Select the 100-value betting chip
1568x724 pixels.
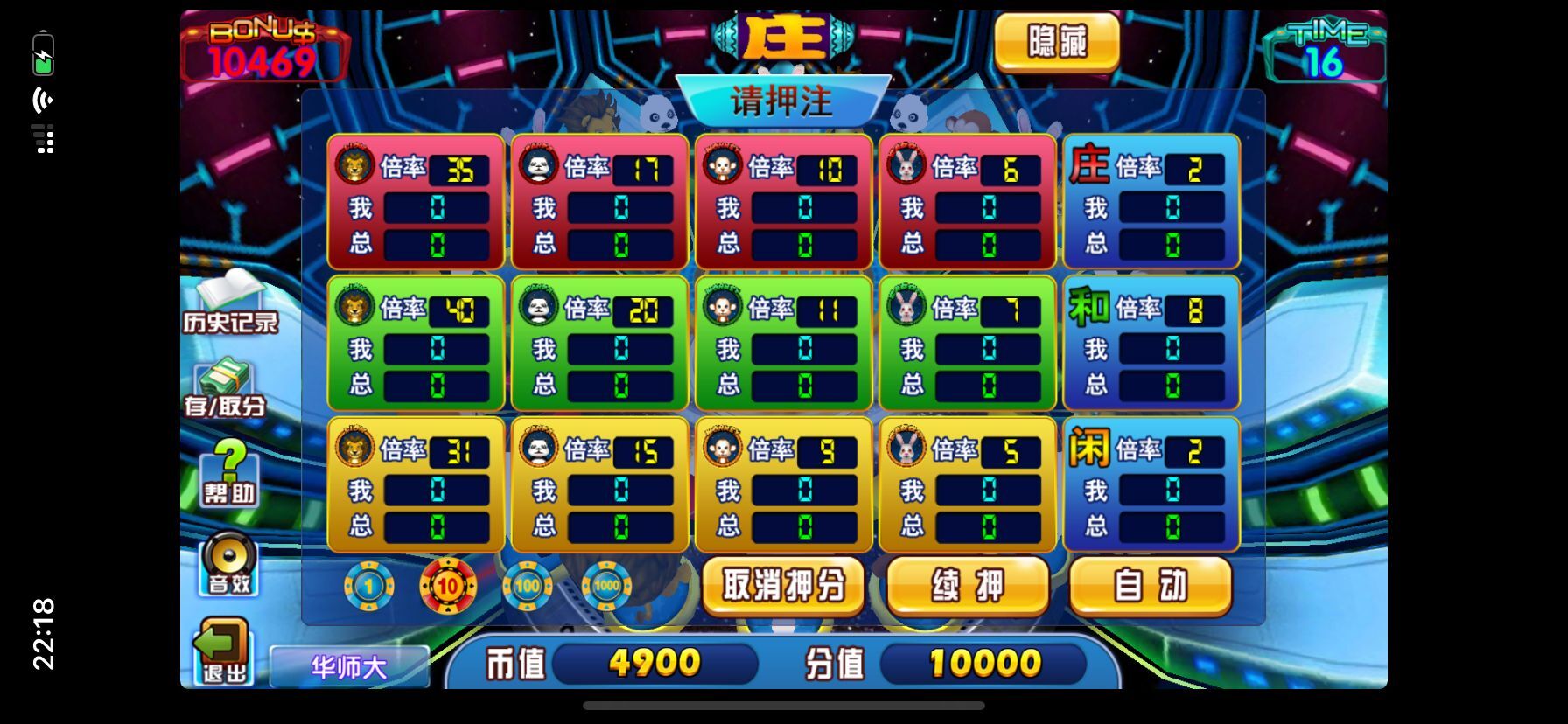526,587
